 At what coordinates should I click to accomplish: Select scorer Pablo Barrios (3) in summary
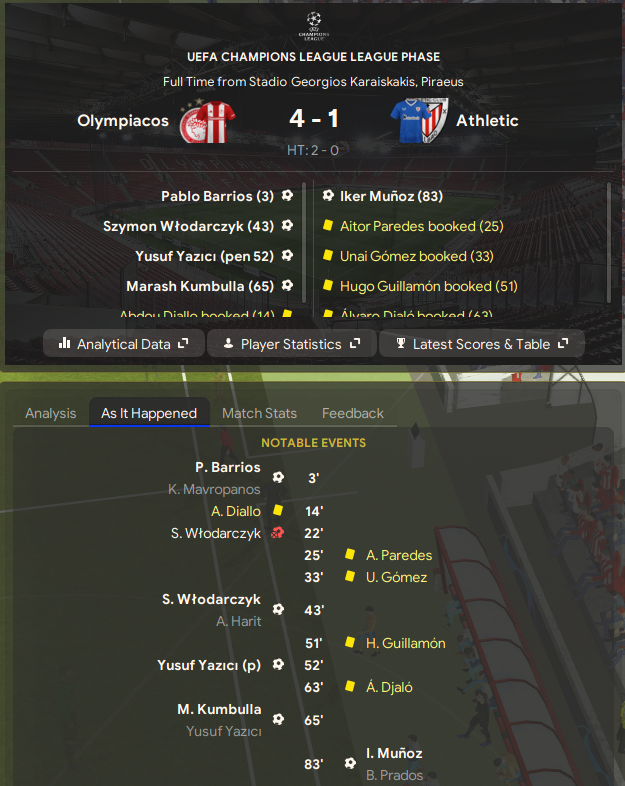tap(217, 196)
